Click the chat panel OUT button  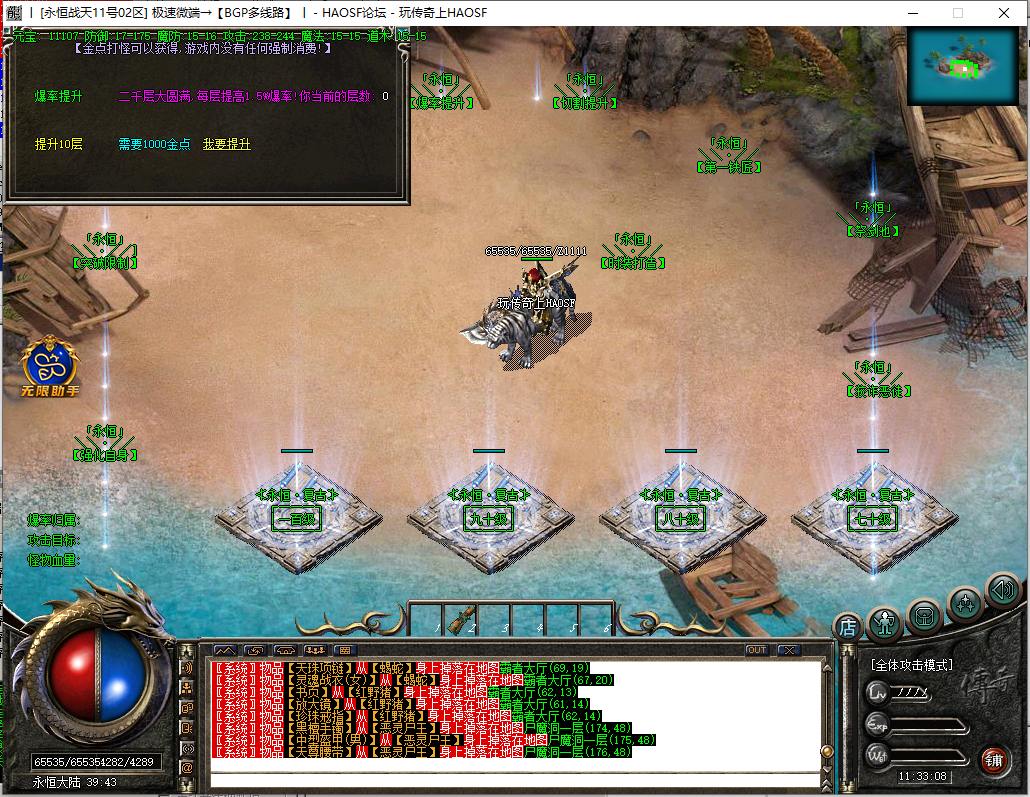click(x=757, y=650)
